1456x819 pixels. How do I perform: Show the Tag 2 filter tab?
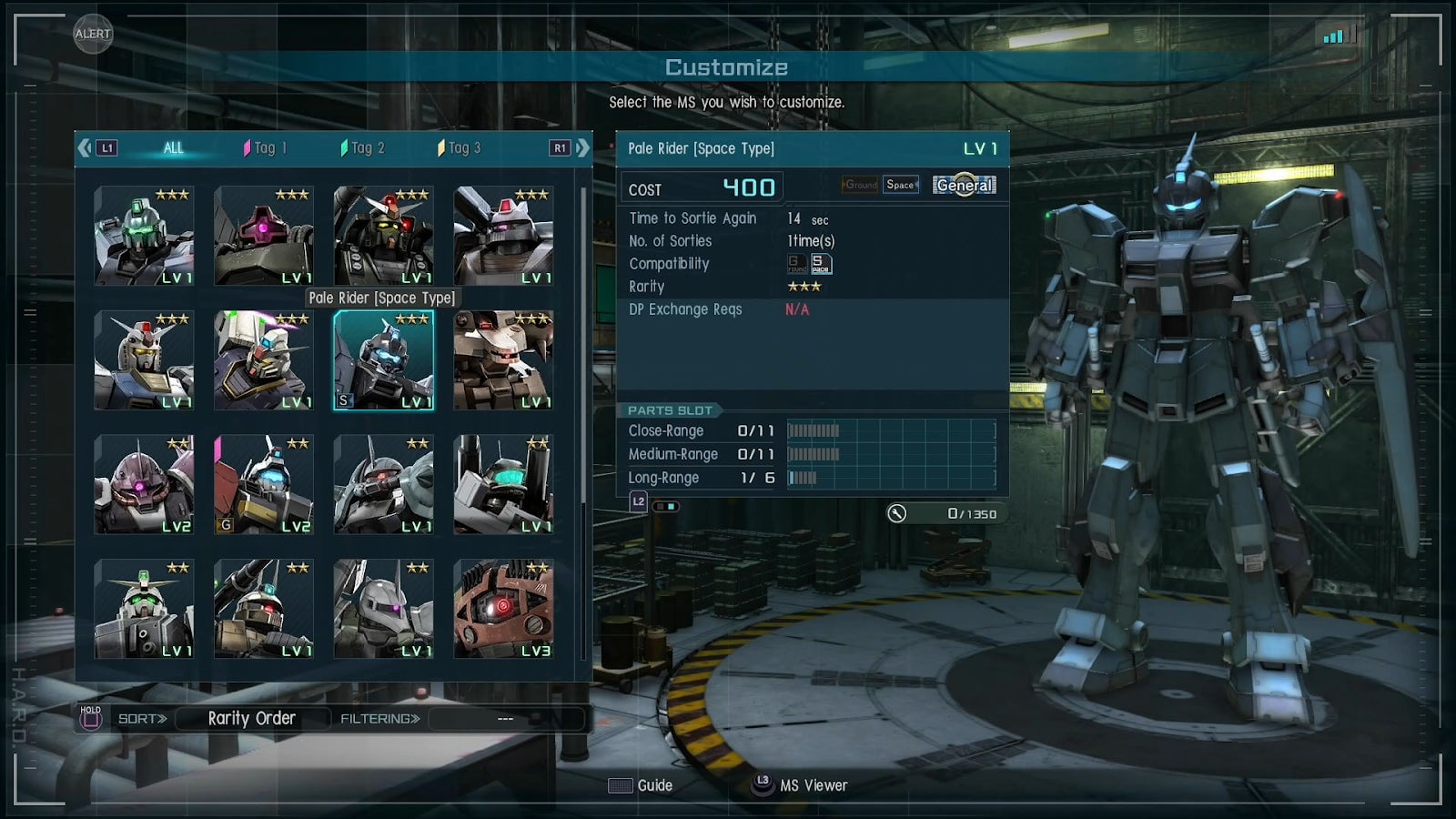362,147
